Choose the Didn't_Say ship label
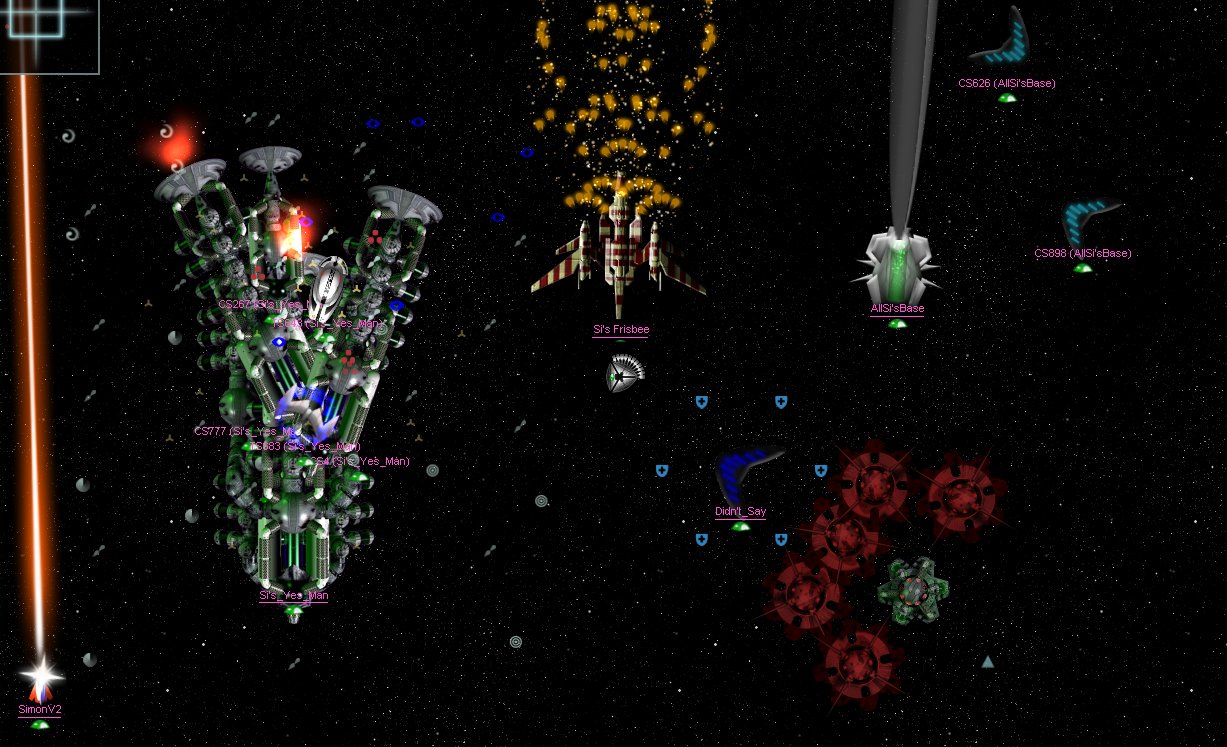Image resolution: width=1227 pixels, height=747 pixels. pyautogui.click(x=740, y=512)
